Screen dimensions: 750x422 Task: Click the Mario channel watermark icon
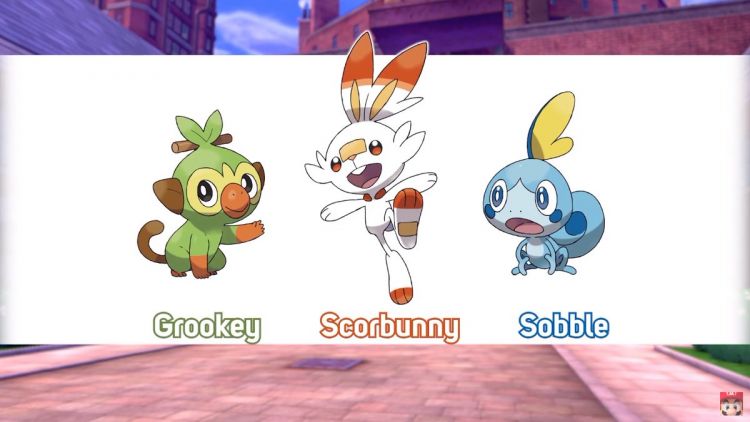pyautogui.click(x=730, y=405)
